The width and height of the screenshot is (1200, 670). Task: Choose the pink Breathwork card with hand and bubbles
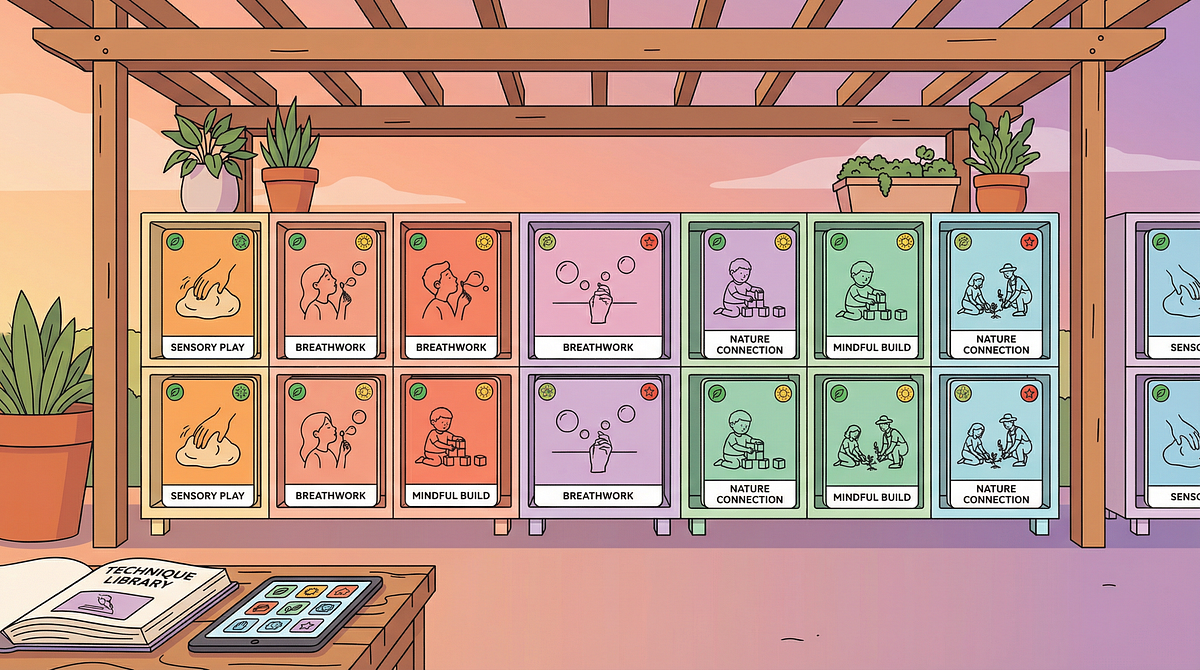click(598, 292)
